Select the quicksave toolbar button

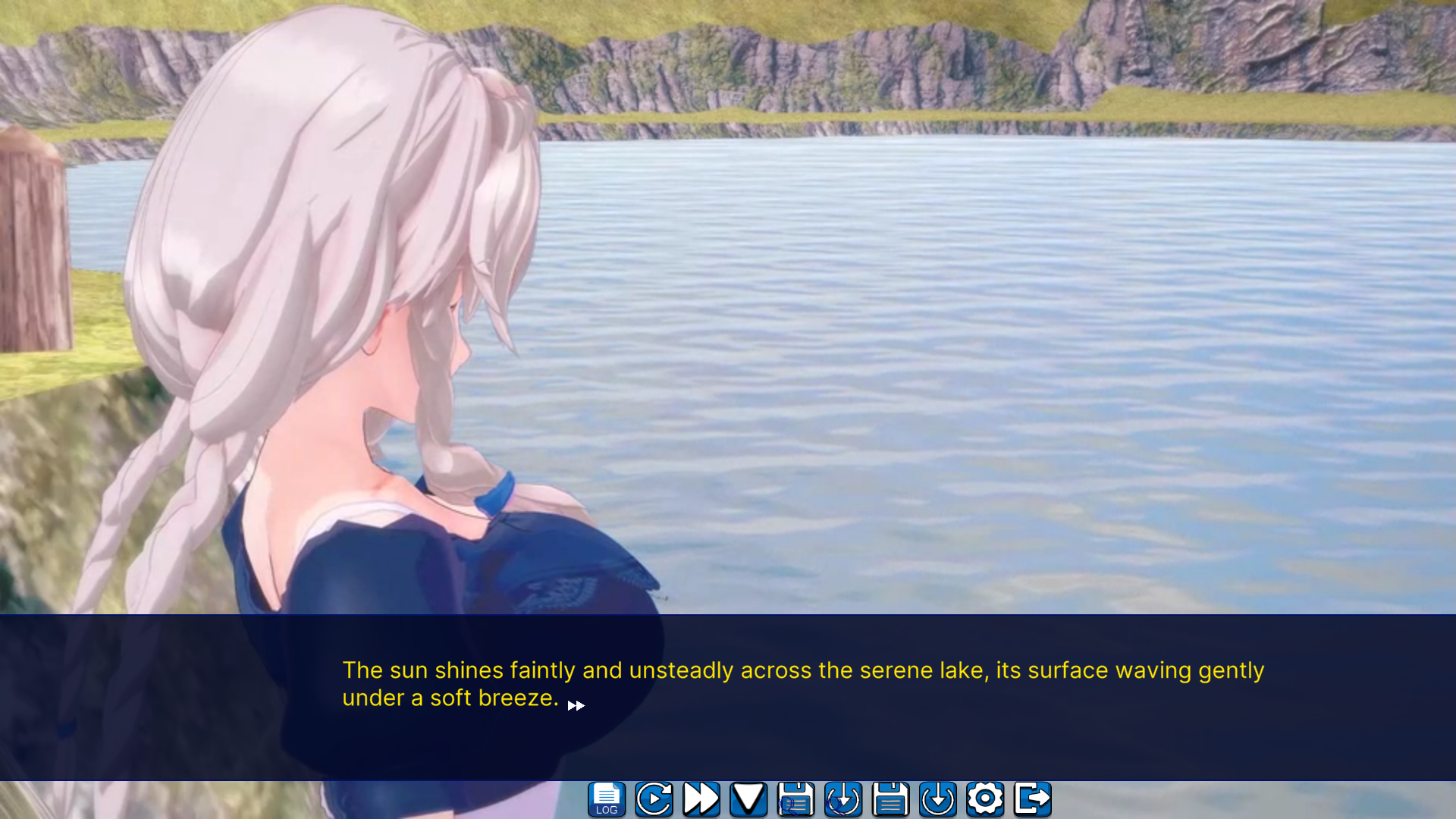[x=796, y=798]
